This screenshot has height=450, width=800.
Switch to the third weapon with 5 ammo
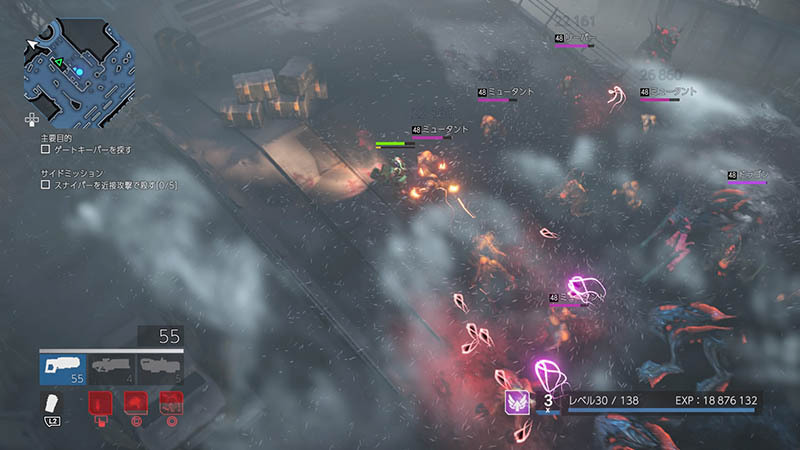[x=160, y=369]
